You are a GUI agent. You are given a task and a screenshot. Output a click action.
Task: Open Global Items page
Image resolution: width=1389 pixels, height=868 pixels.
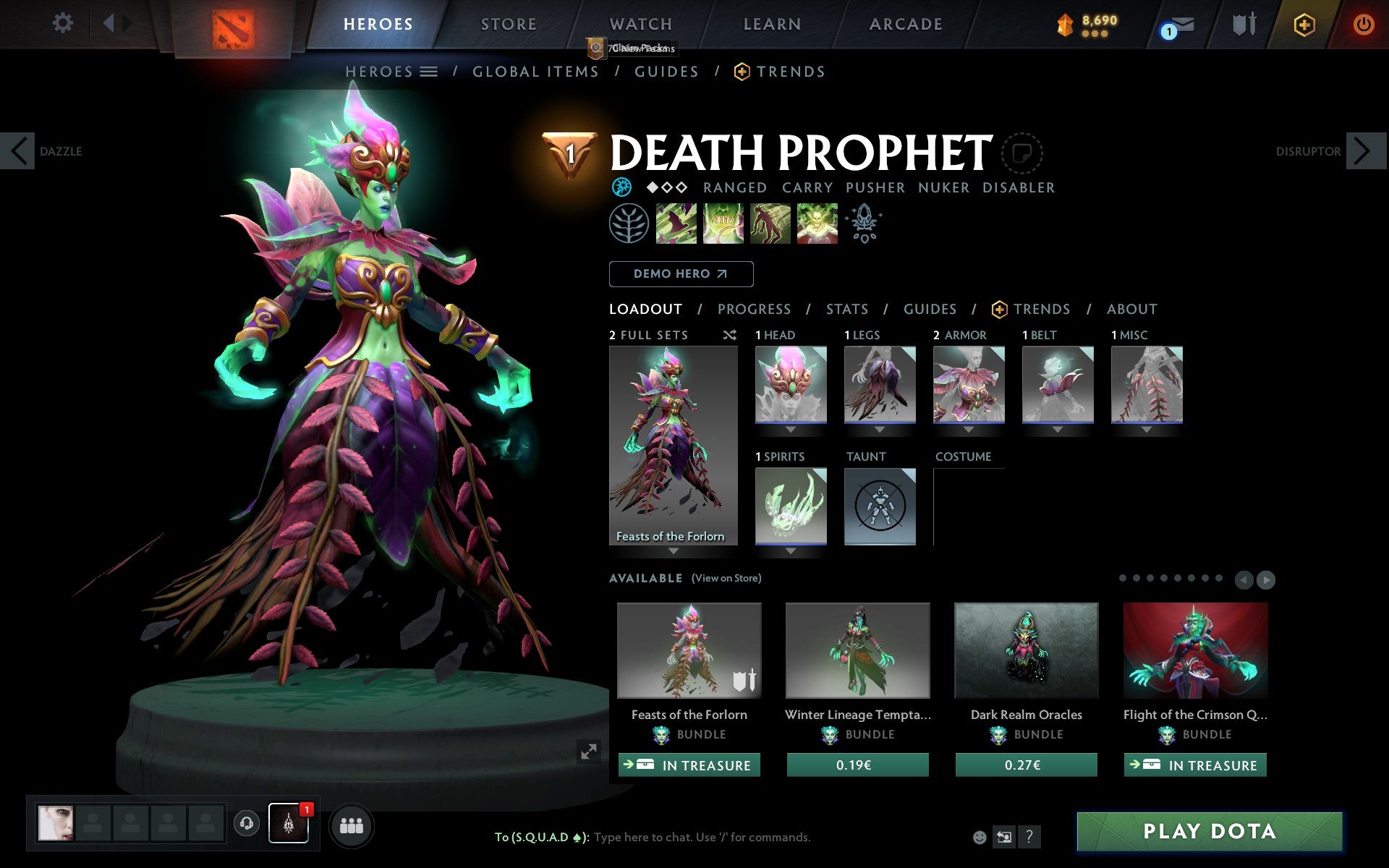[535, 72]
